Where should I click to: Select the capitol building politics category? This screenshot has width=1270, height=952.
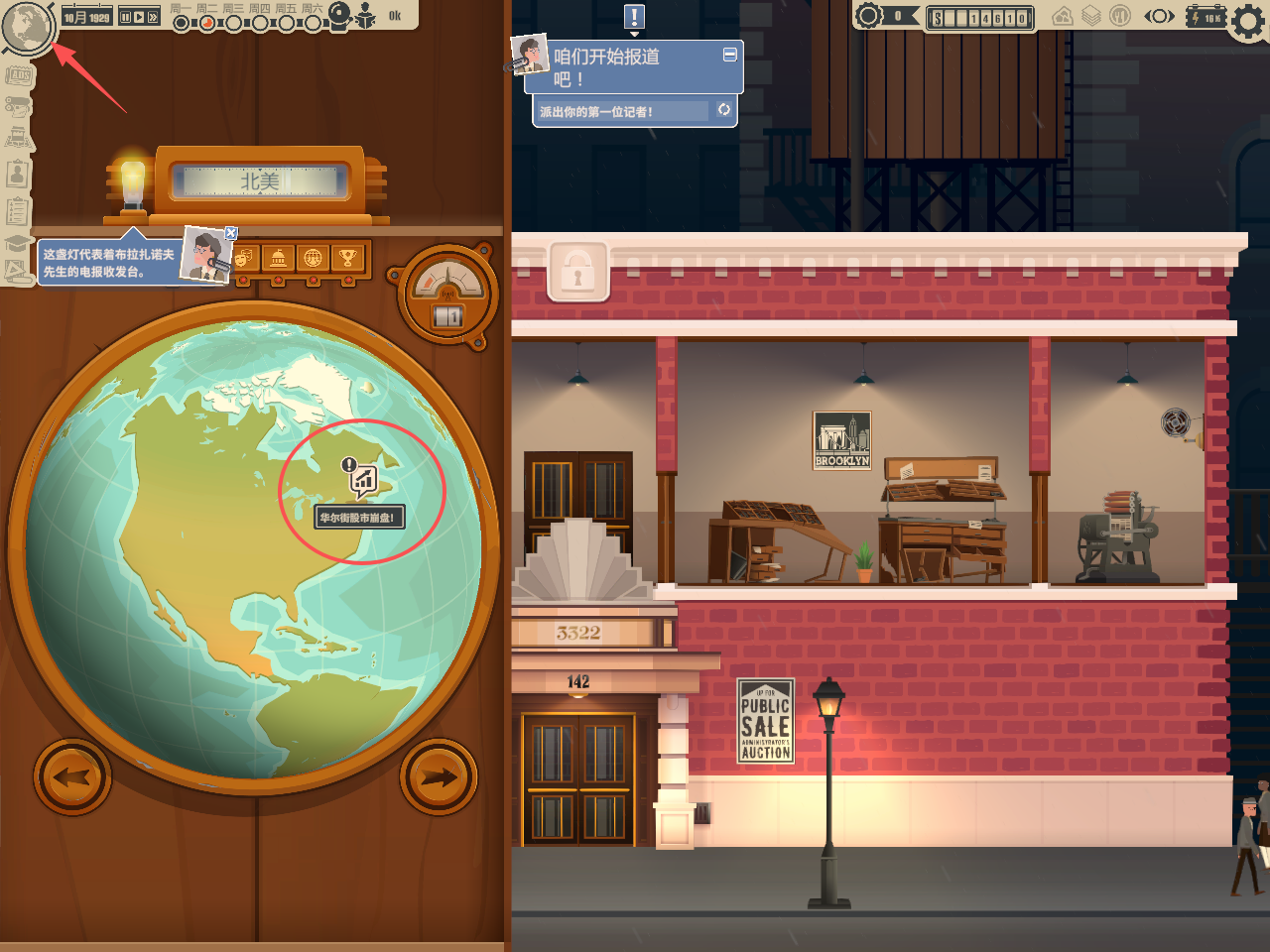[279, 259]
